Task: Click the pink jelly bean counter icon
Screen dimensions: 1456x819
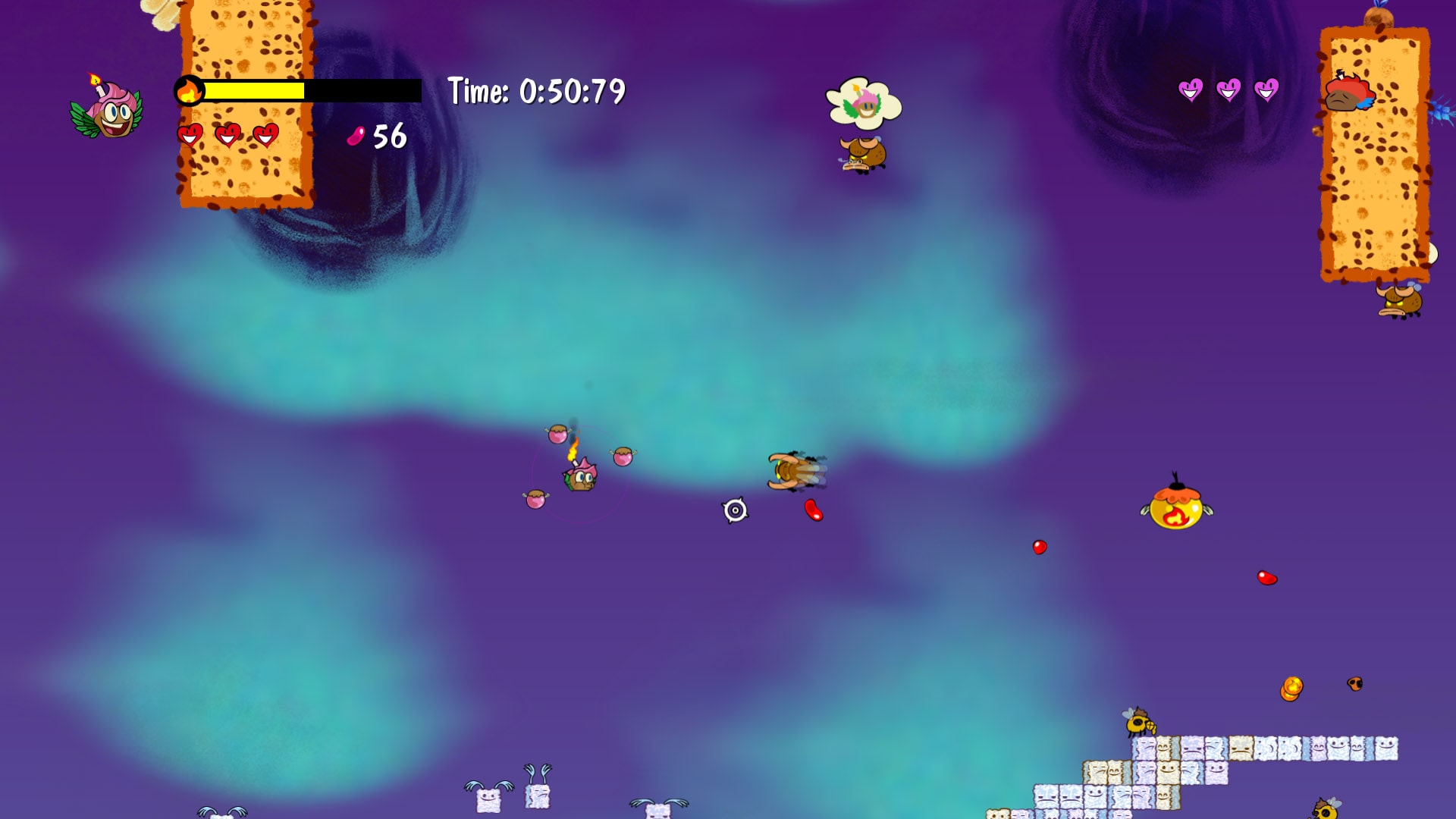Action: [356, 136]
